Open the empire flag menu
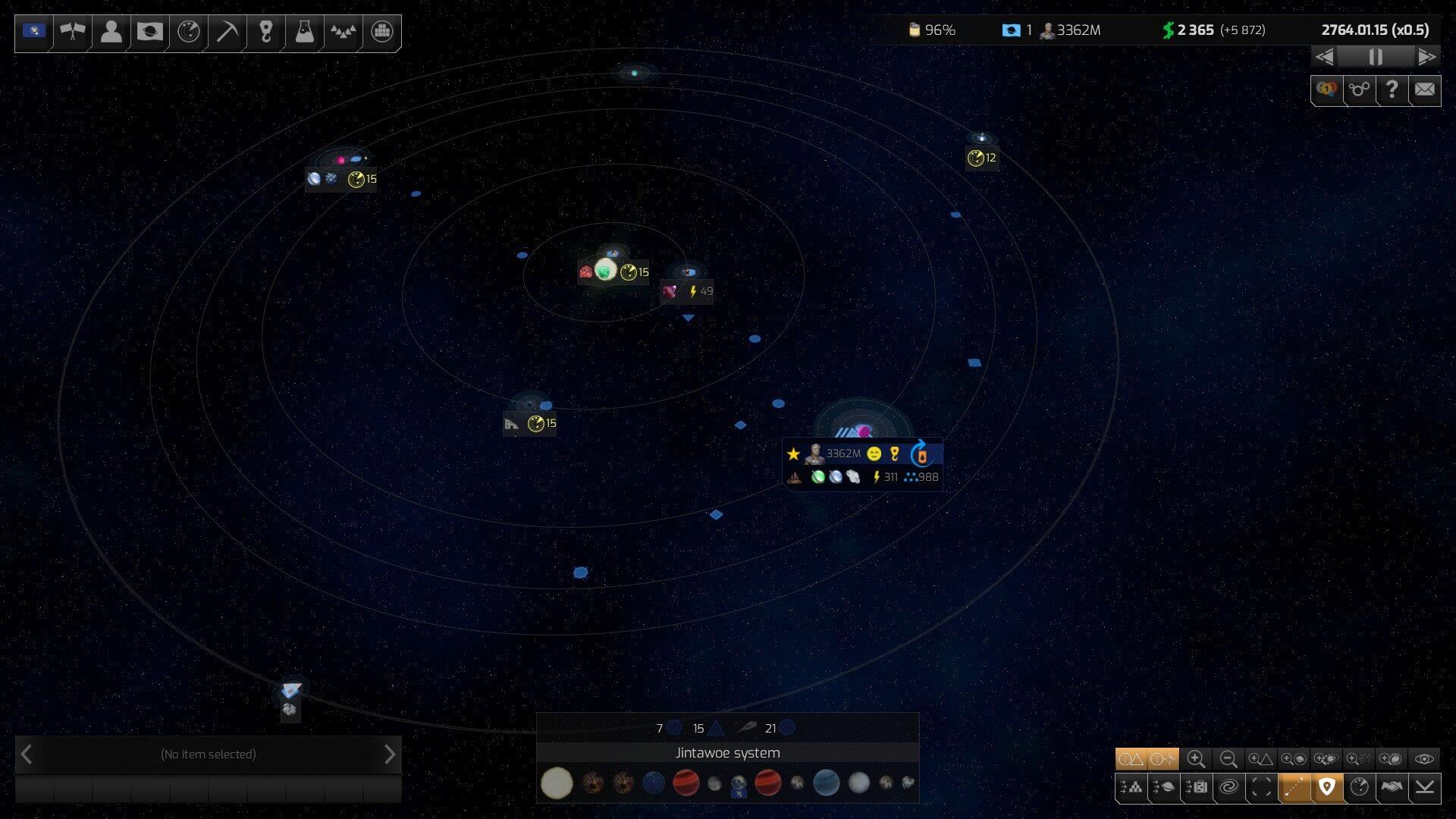The height and width of the screenshot is (819, 1456). pos(34,31)
